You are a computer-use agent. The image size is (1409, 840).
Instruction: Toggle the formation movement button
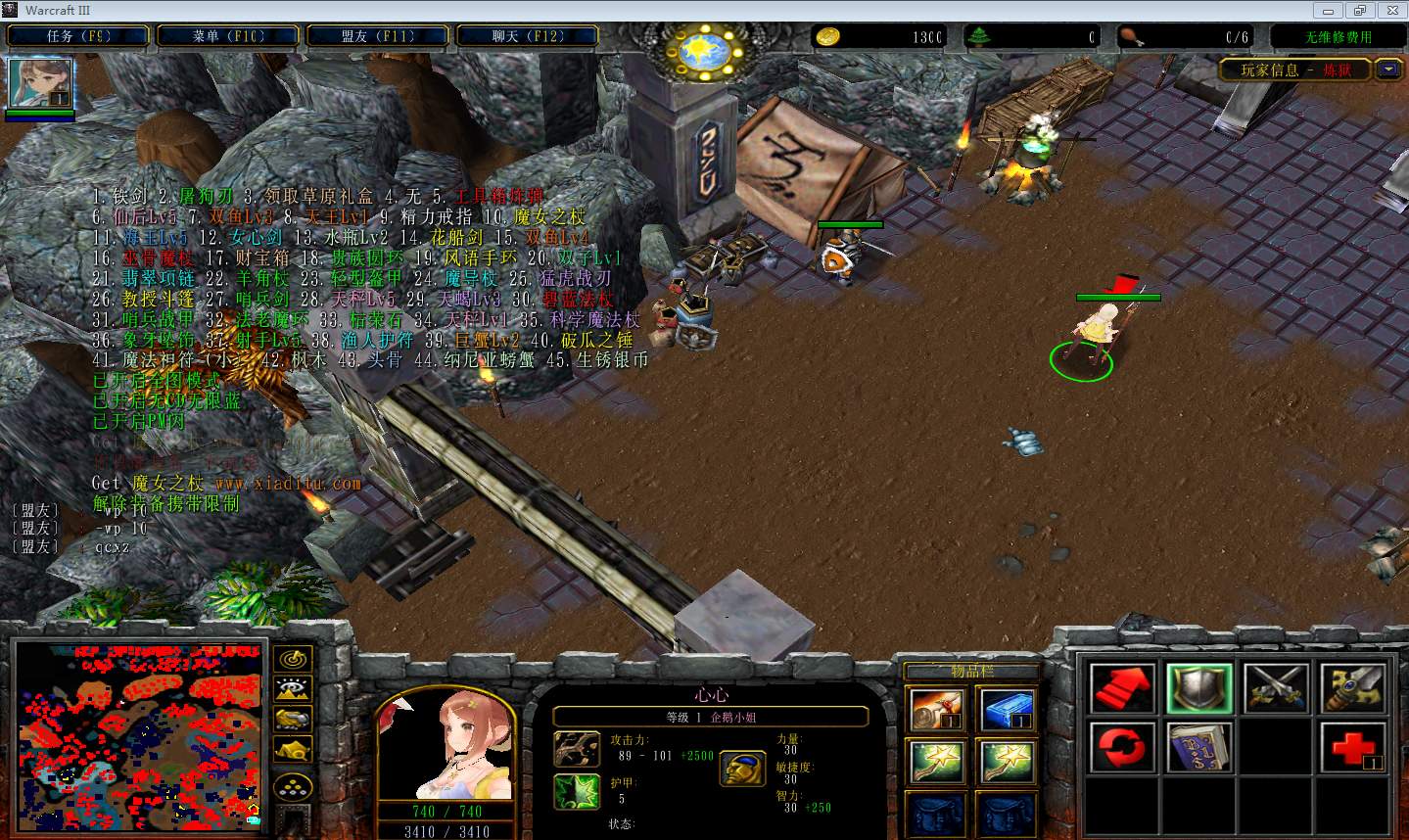pos(293,786)
